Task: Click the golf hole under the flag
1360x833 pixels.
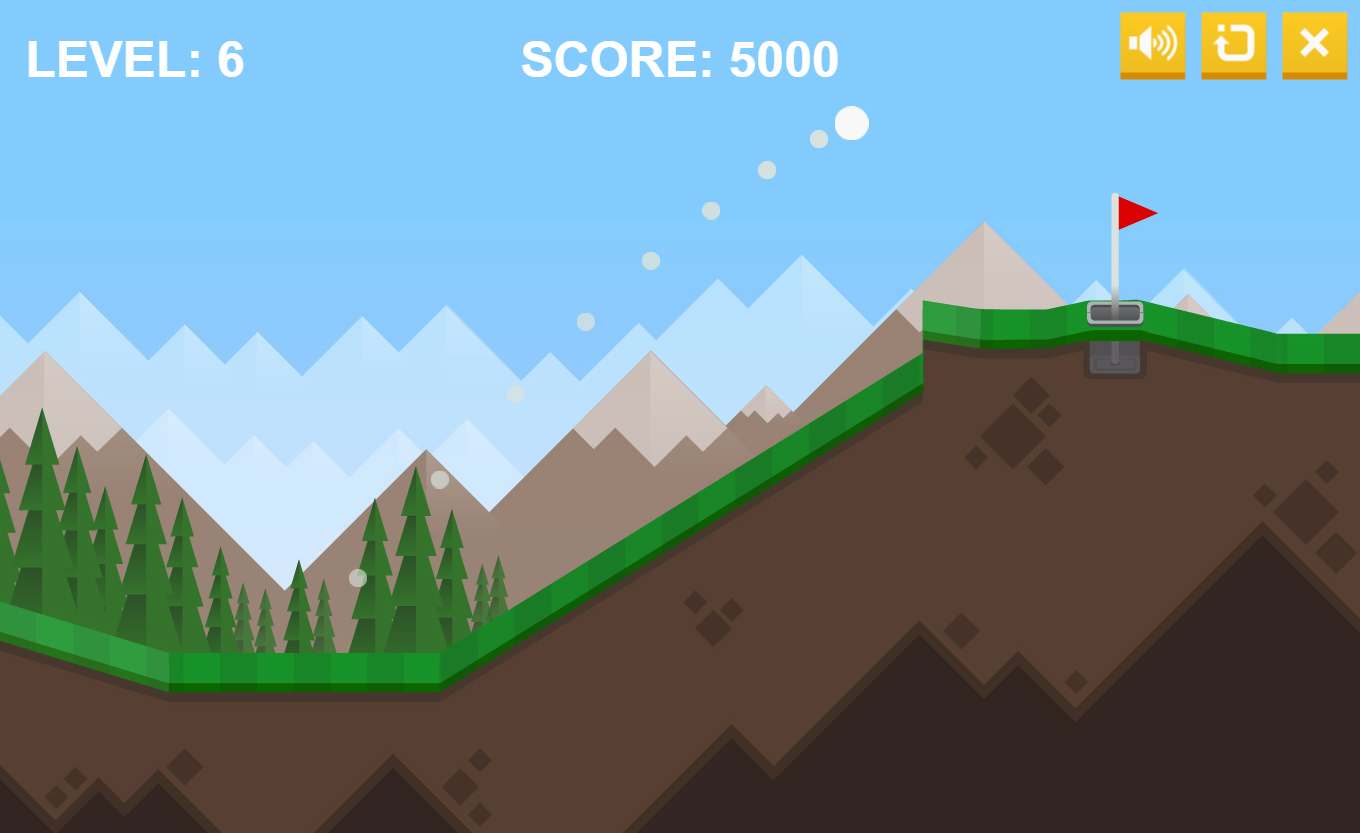Action: coord(1115,313)
